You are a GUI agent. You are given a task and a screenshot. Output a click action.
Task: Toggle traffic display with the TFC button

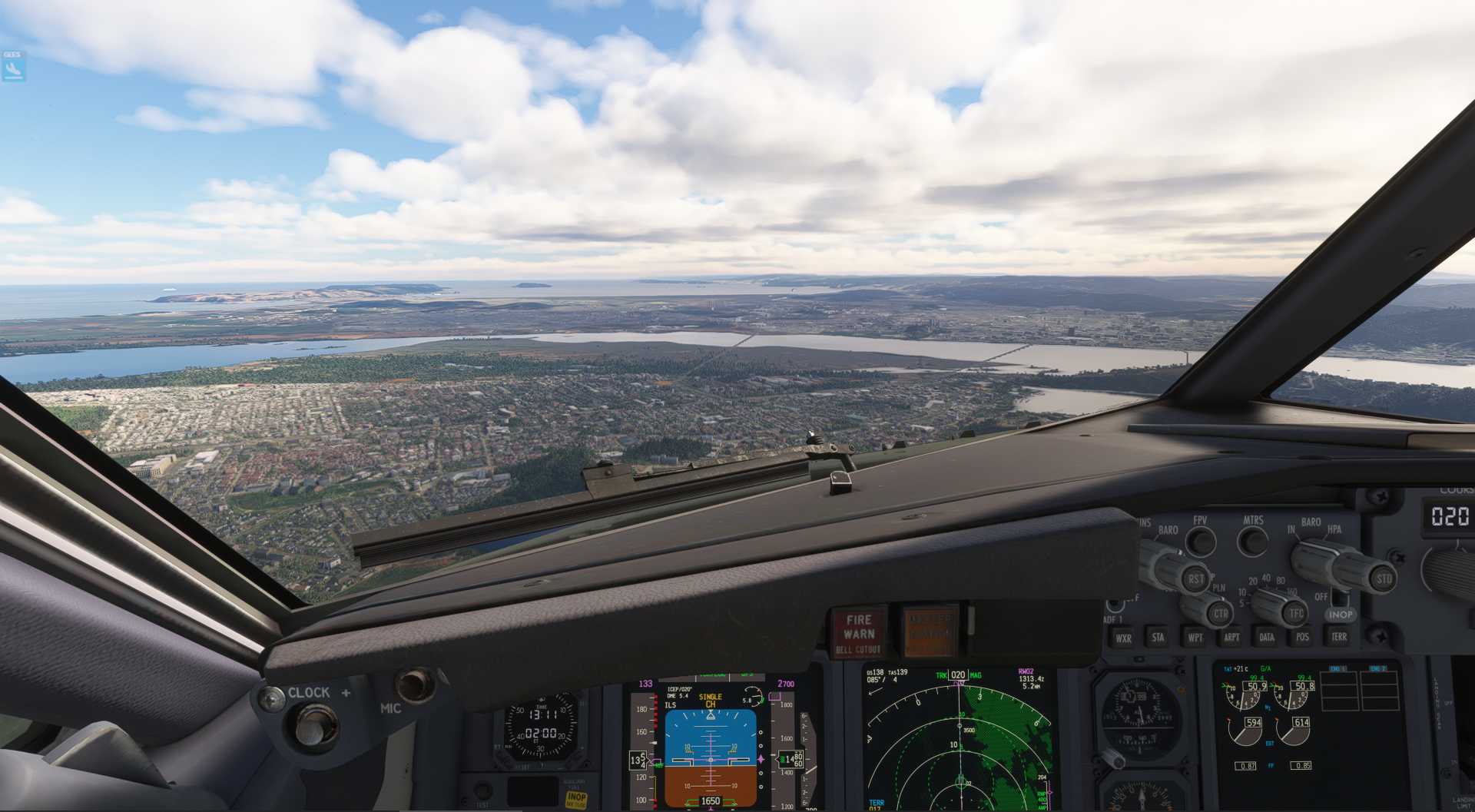tap(1296, 613)
